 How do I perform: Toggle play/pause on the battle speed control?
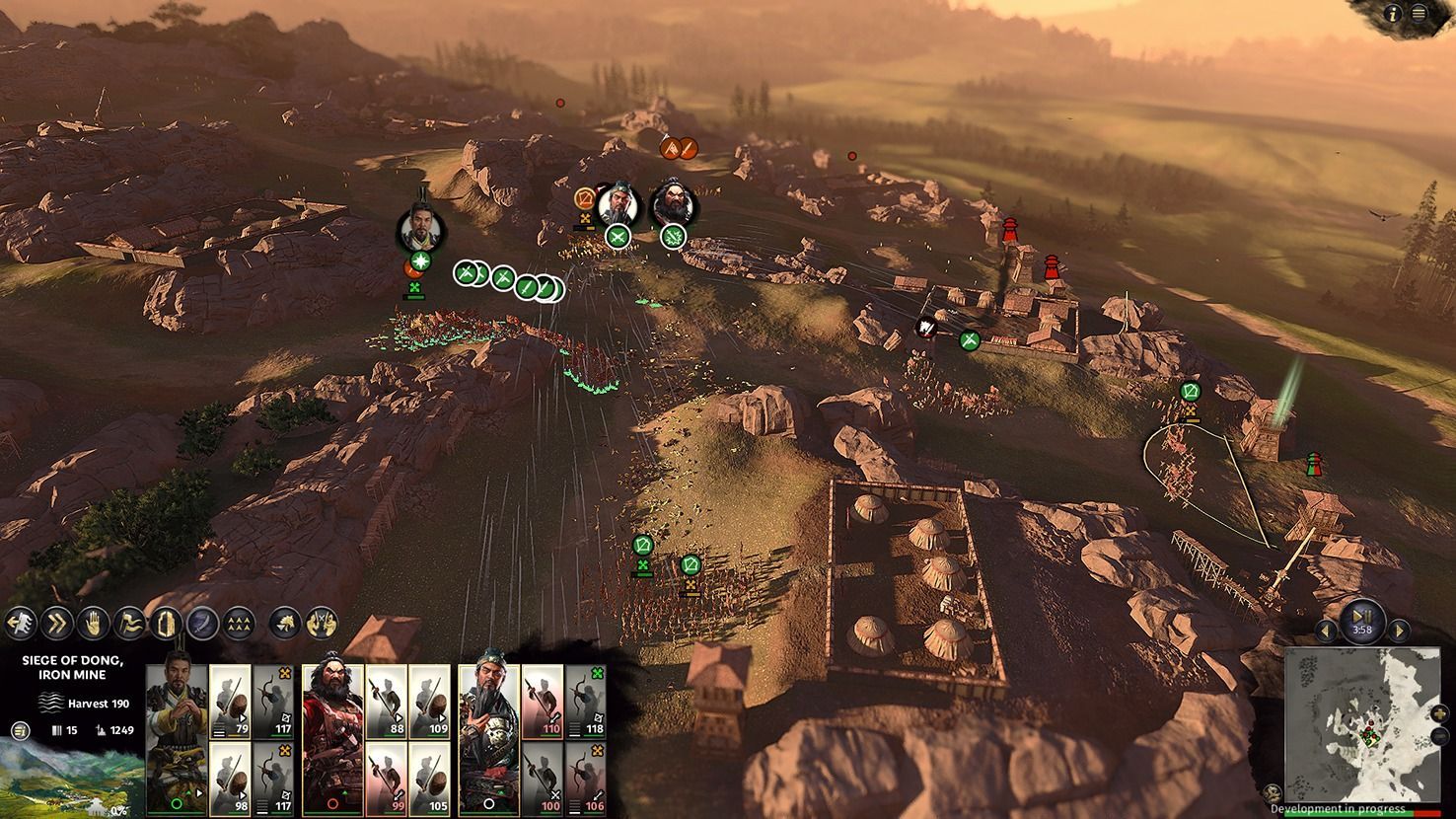tap(1362, 616)
